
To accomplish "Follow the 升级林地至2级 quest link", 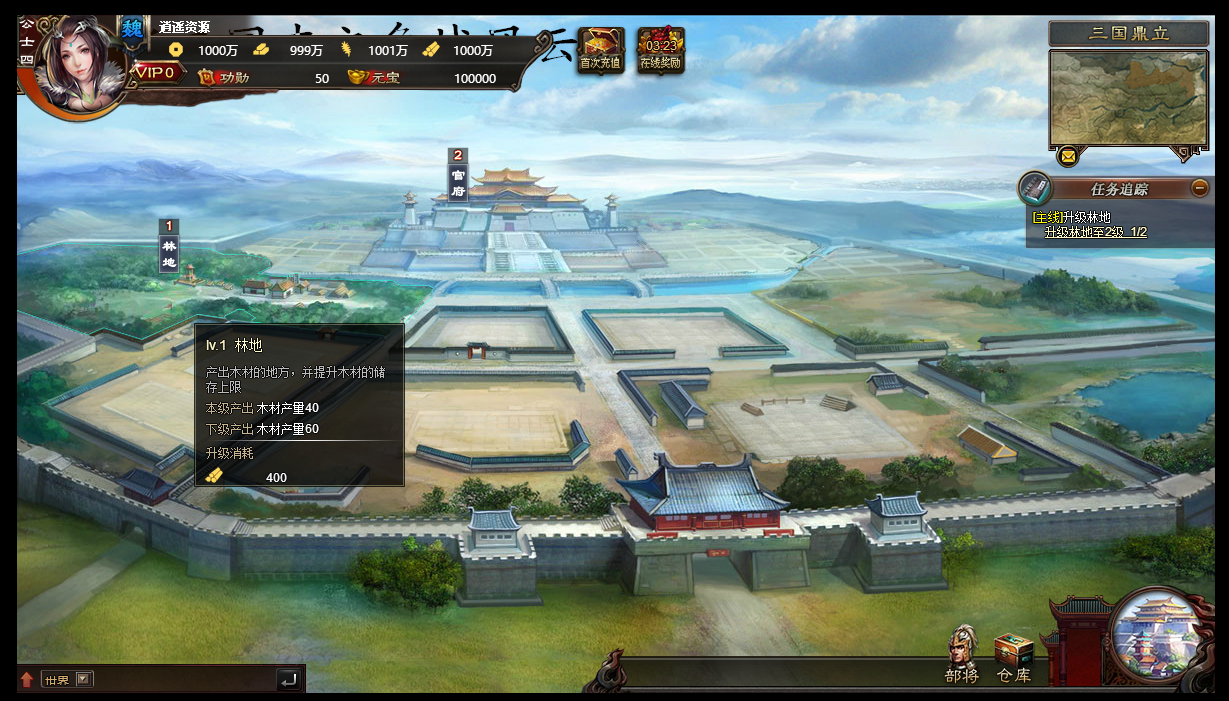I will click(x=1095, y=232).
